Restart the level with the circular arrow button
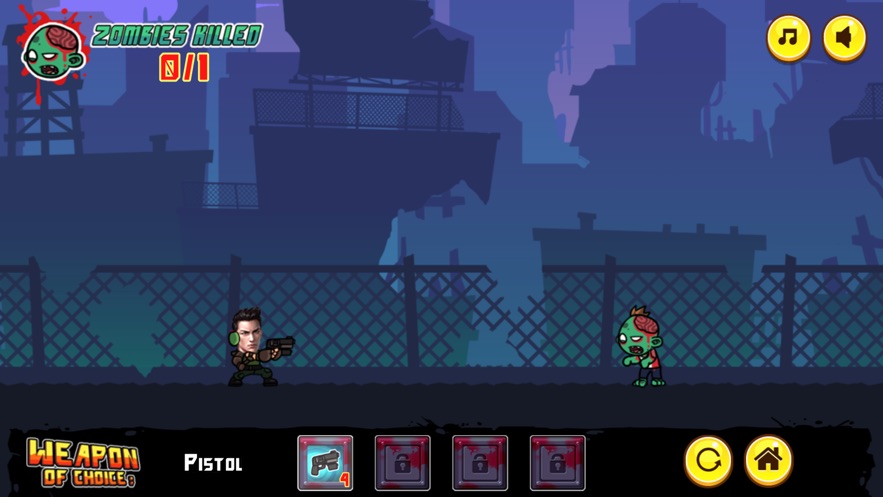 (708, 460)
